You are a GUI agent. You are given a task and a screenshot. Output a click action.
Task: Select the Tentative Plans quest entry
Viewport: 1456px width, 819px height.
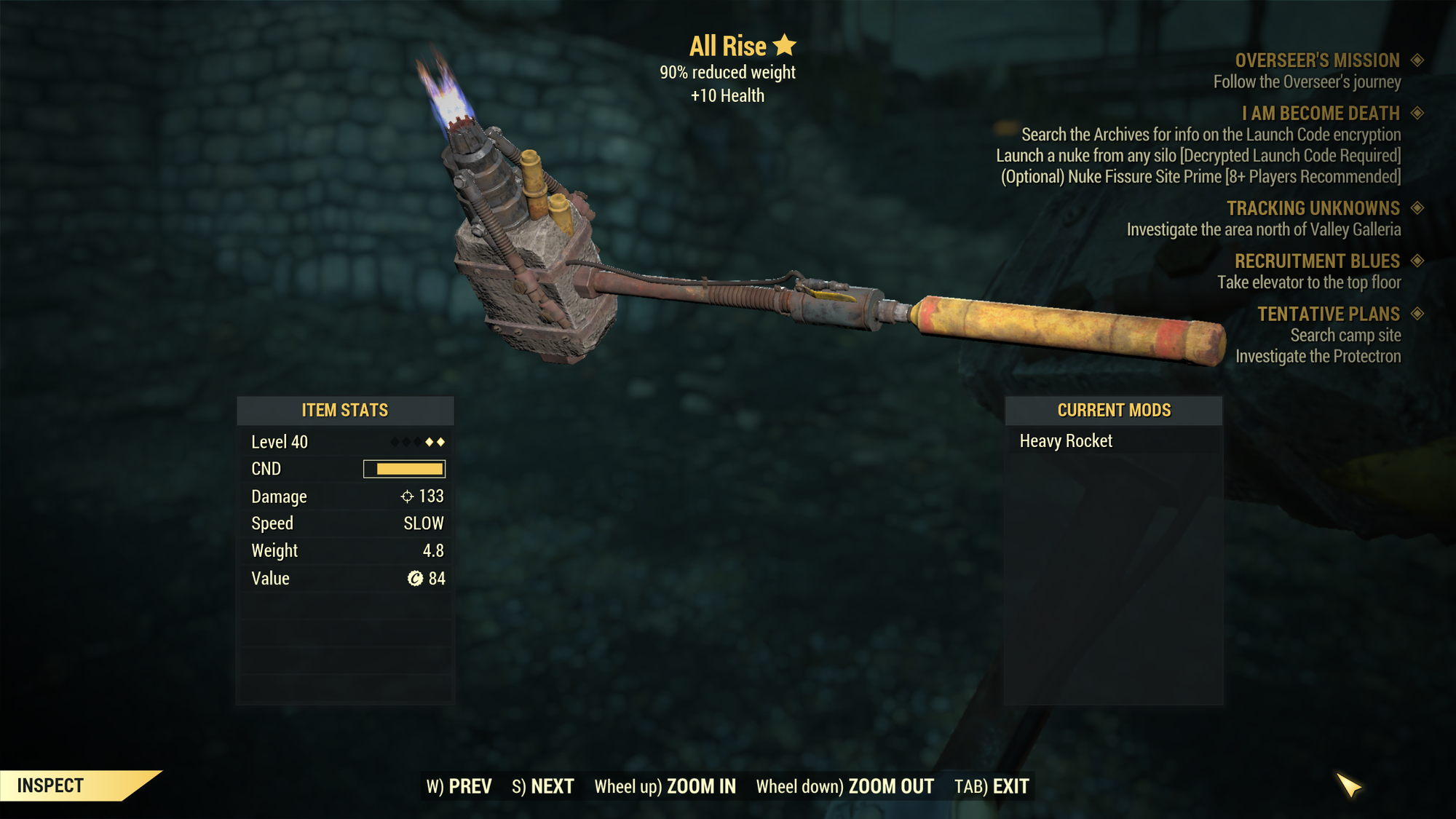(1329, 314)
